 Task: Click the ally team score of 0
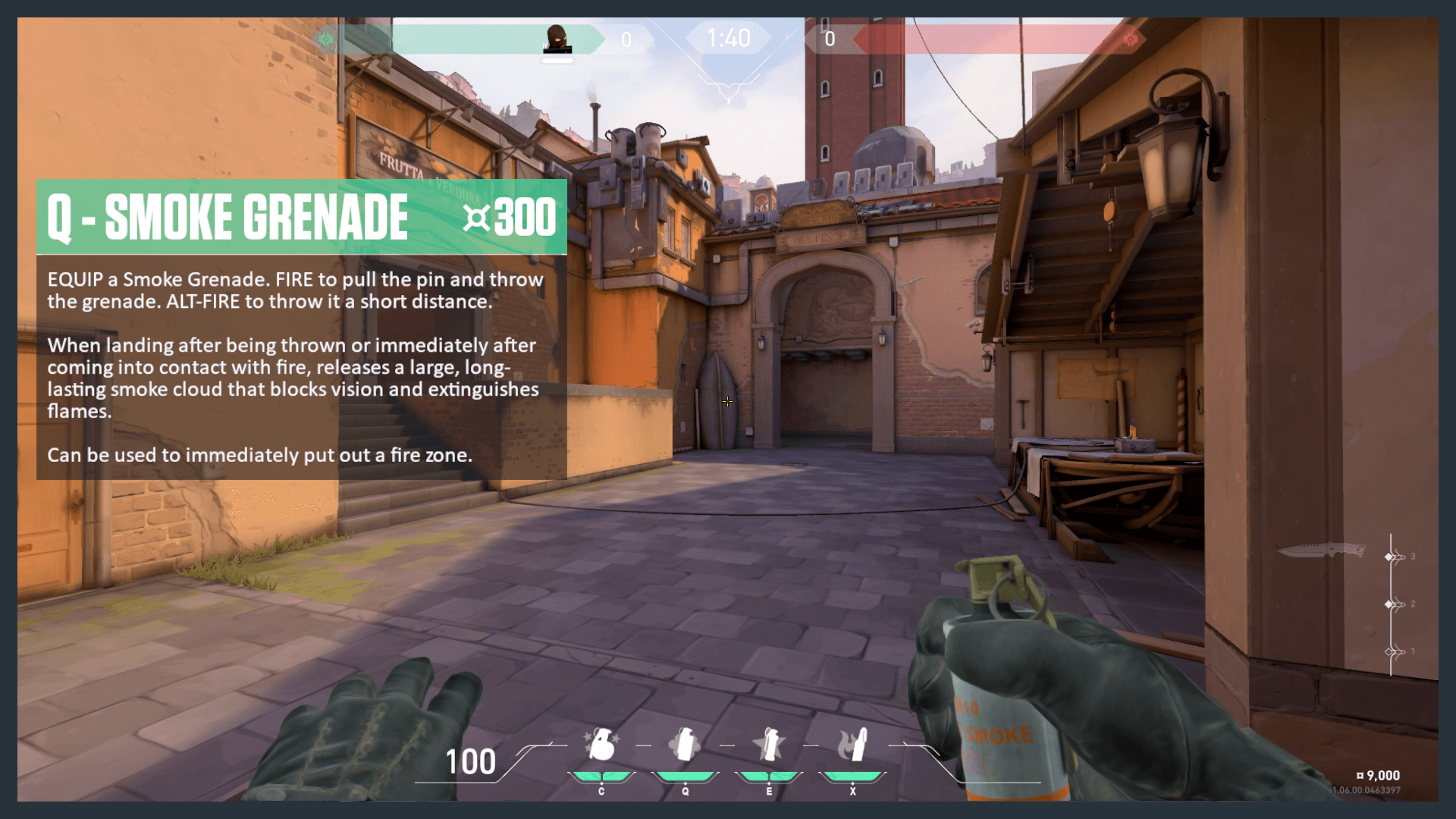click(626, 39)
